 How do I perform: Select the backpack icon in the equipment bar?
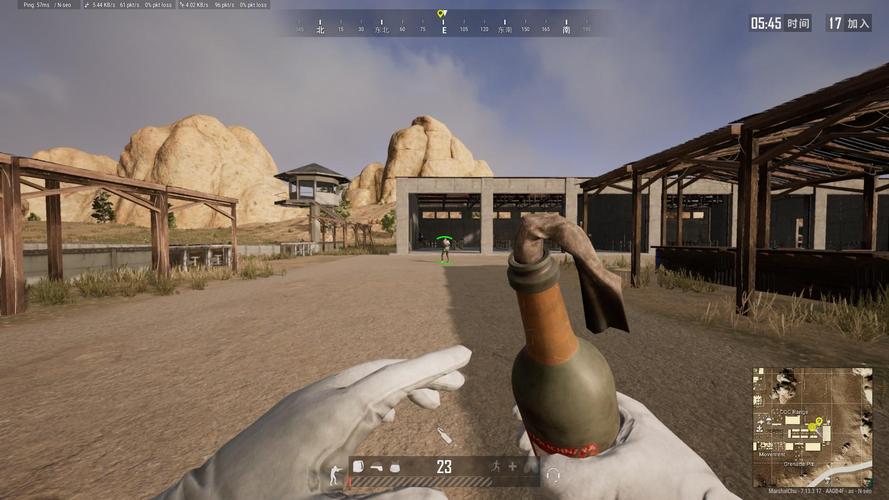point(359,467)
